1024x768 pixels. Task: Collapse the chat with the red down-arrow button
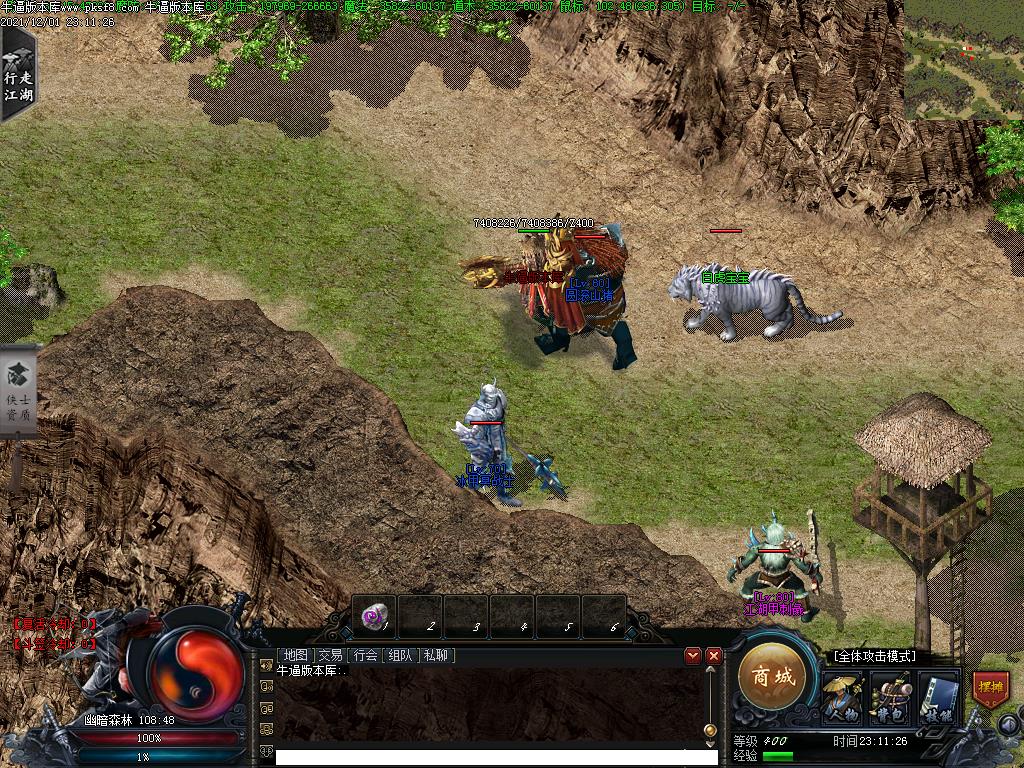pyautogui.click(x=692, y=655)
